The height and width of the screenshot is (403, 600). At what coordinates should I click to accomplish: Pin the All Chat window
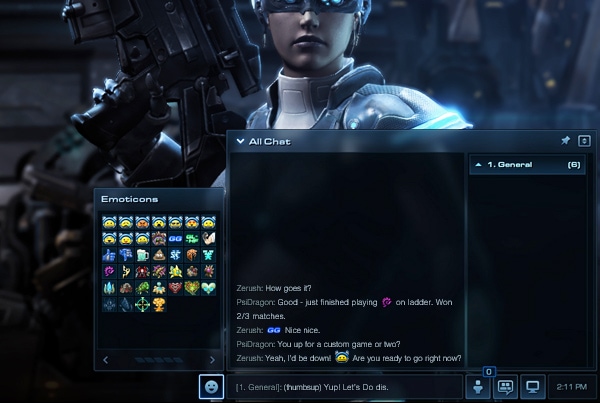pyautogui.click(x=565, y=141)
